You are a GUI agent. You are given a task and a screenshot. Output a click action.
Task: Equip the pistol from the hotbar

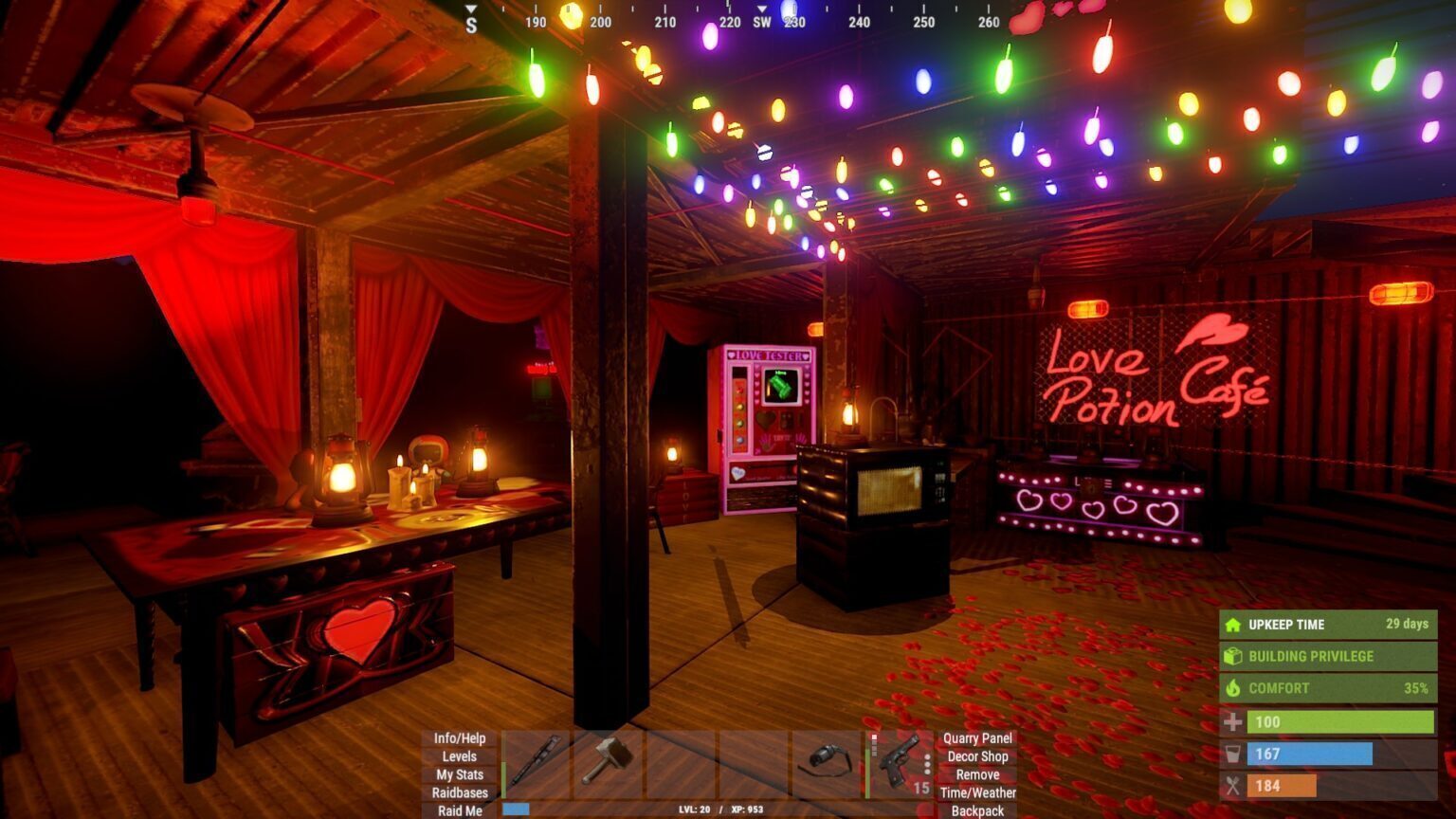[x=900, y=762]
